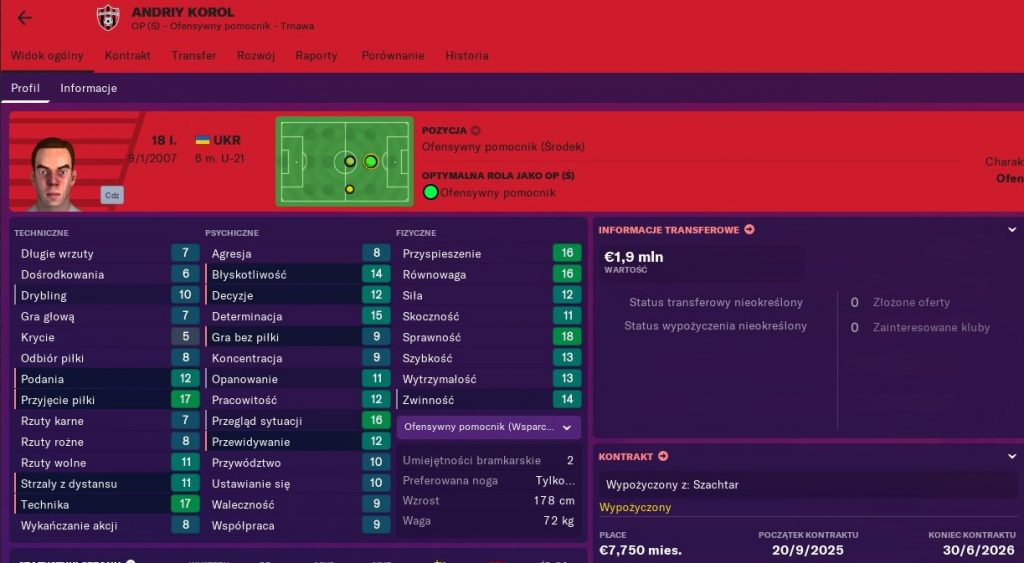The image size is (1024, 563).
Task: Collapse the contract panel chevron
Action: pyautogui.click(x=1012, y=457)
